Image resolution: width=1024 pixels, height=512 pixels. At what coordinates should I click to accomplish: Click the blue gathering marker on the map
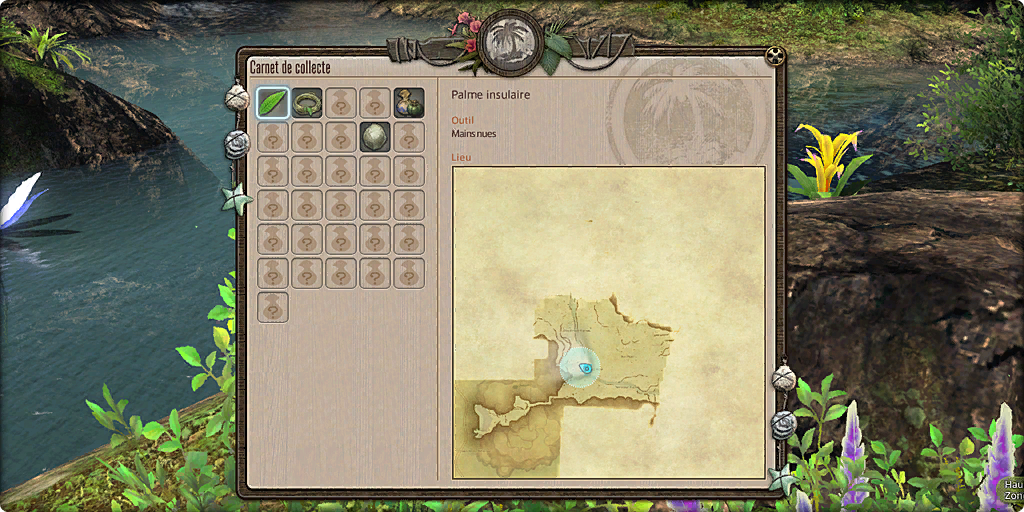[x=581, y=368]
